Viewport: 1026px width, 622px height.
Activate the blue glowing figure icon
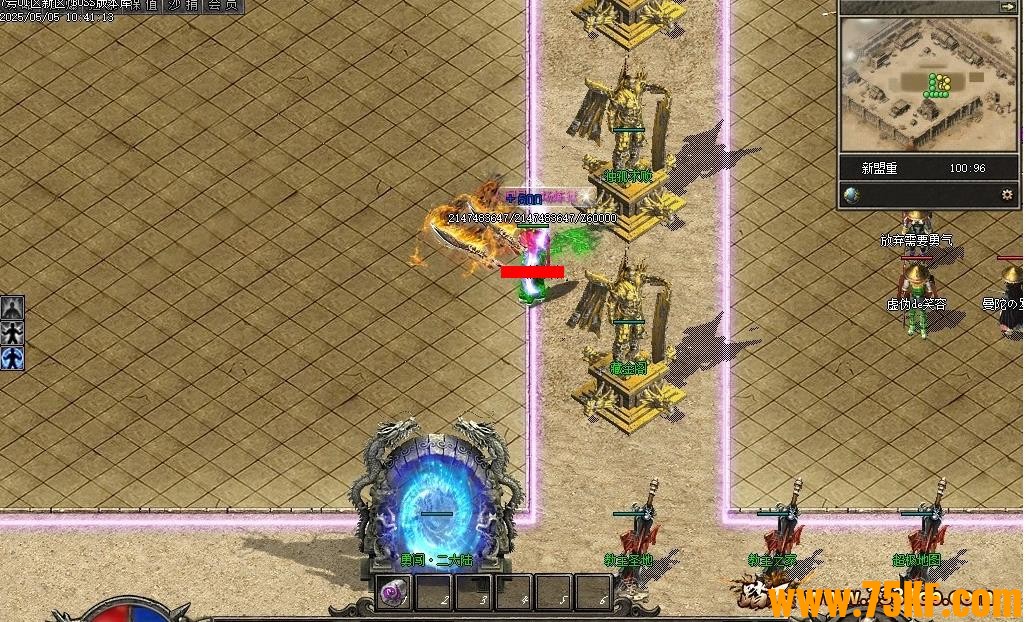12,358
